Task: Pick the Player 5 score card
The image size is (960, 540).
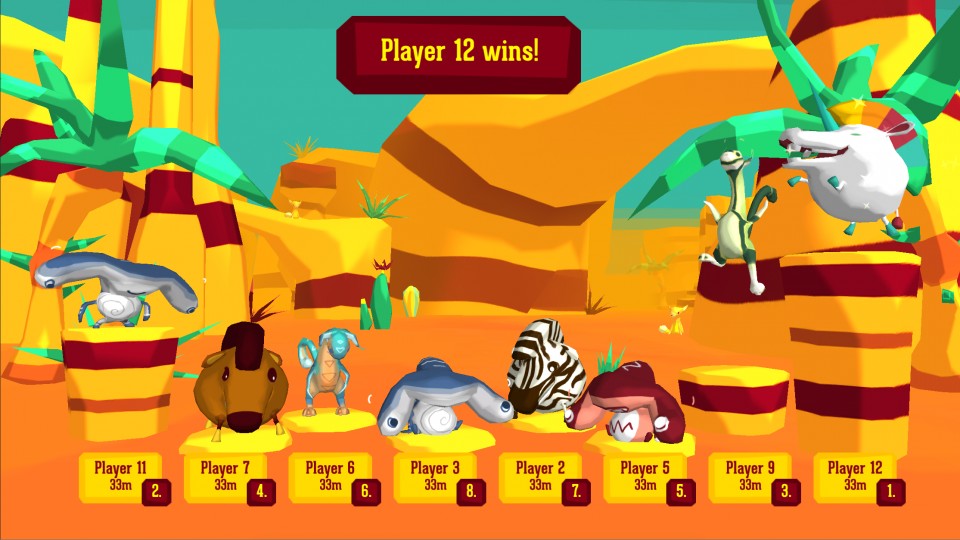Action: (x=647, y=477)
